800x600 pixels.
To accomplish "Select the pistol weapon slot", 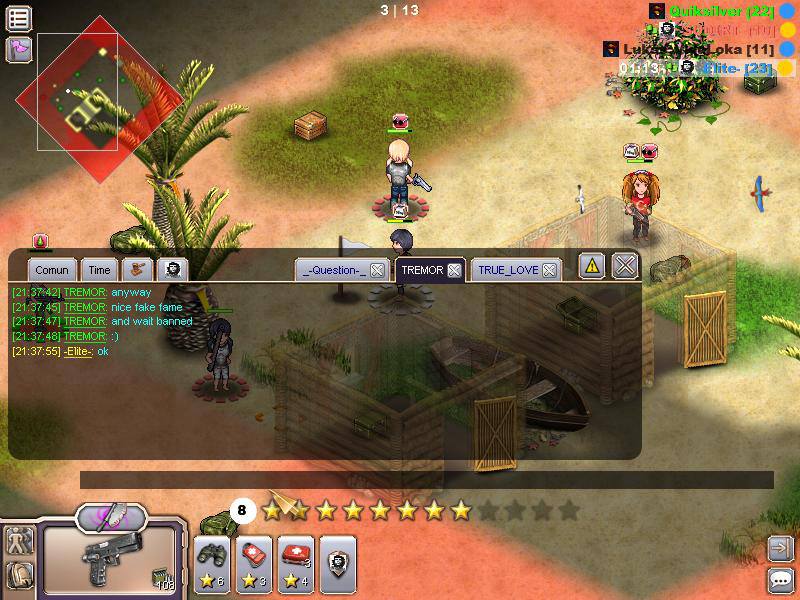I will 110,560.
